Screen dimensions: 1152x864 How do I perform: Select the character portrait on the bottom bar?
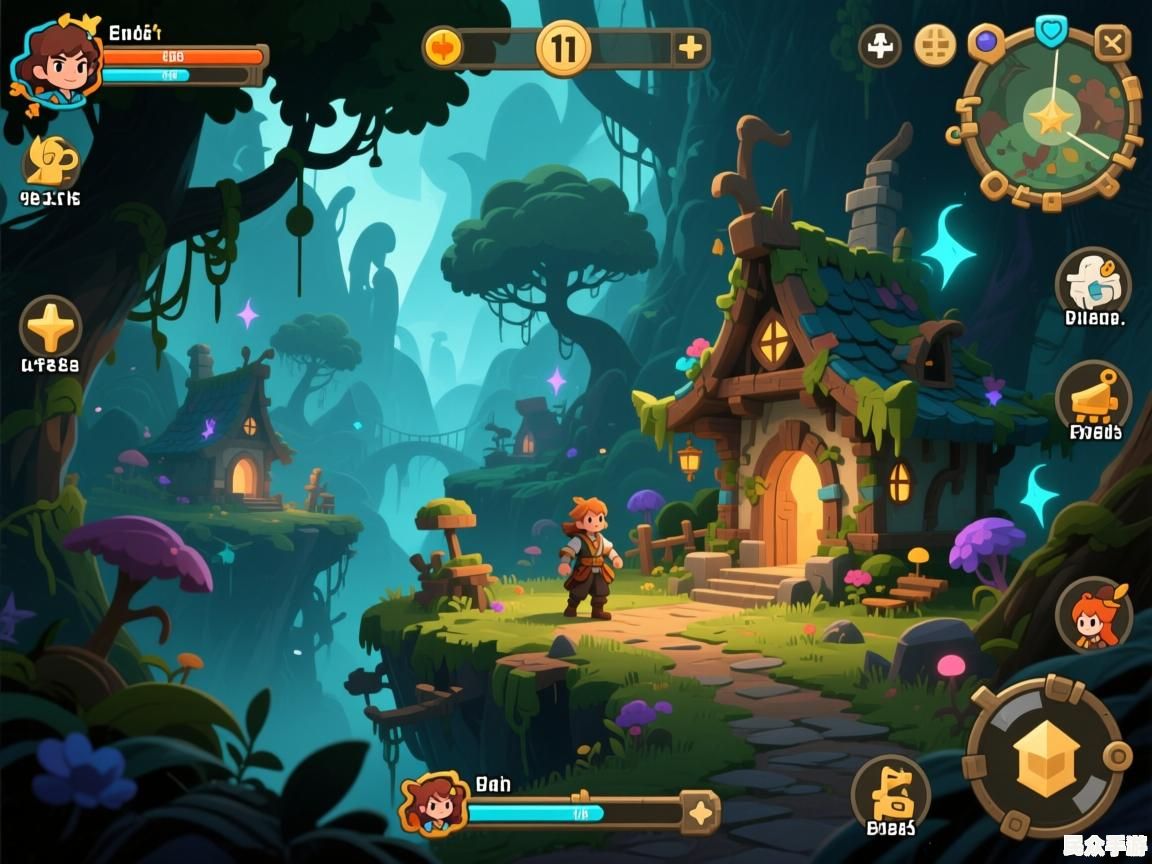[x=435, y=803]
